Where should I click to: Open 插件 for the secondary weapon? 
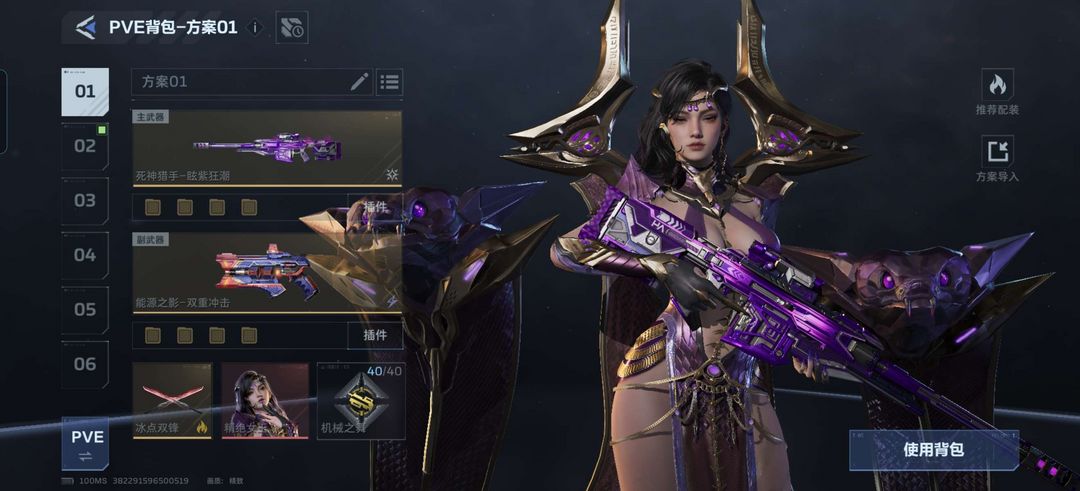point(375,335)
